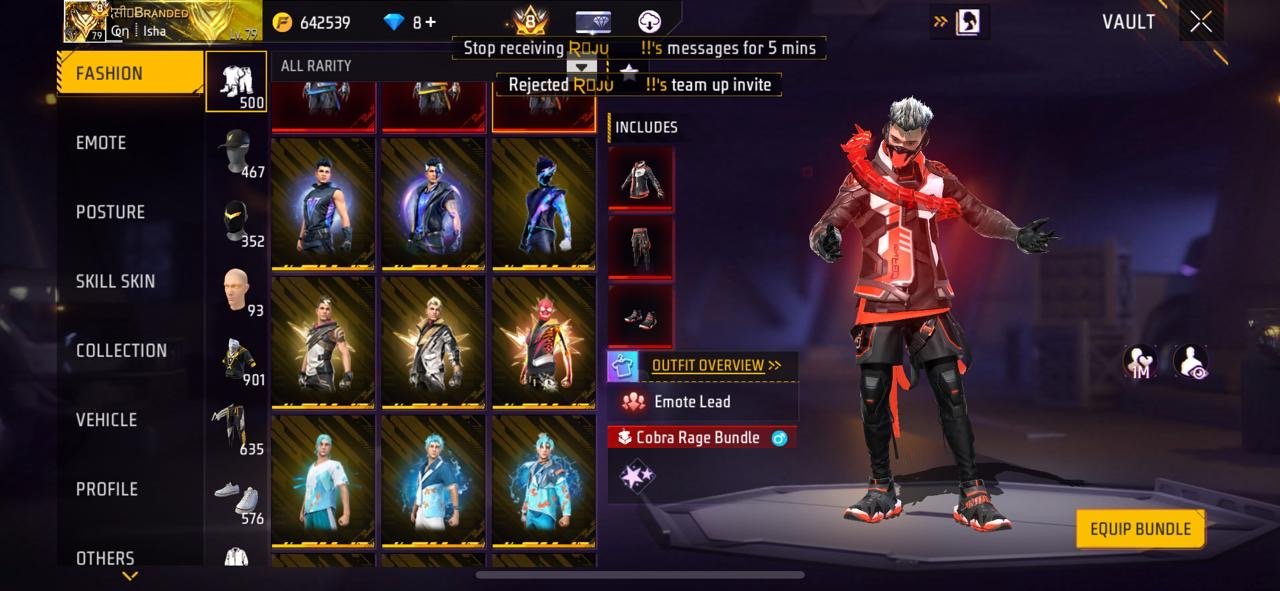Equip the Cobra Rage Bundle

click(x=1140, y=529)
